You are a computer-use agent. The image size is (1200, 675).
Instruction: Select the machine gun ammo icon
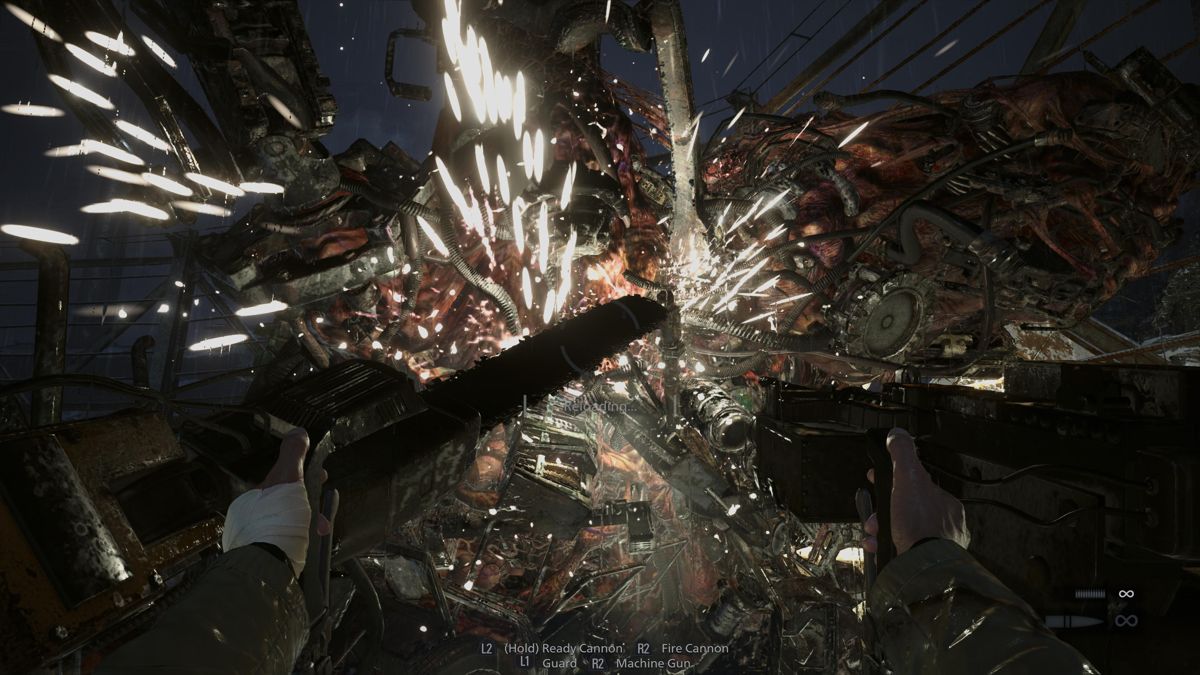click(x=1089, y=594)
